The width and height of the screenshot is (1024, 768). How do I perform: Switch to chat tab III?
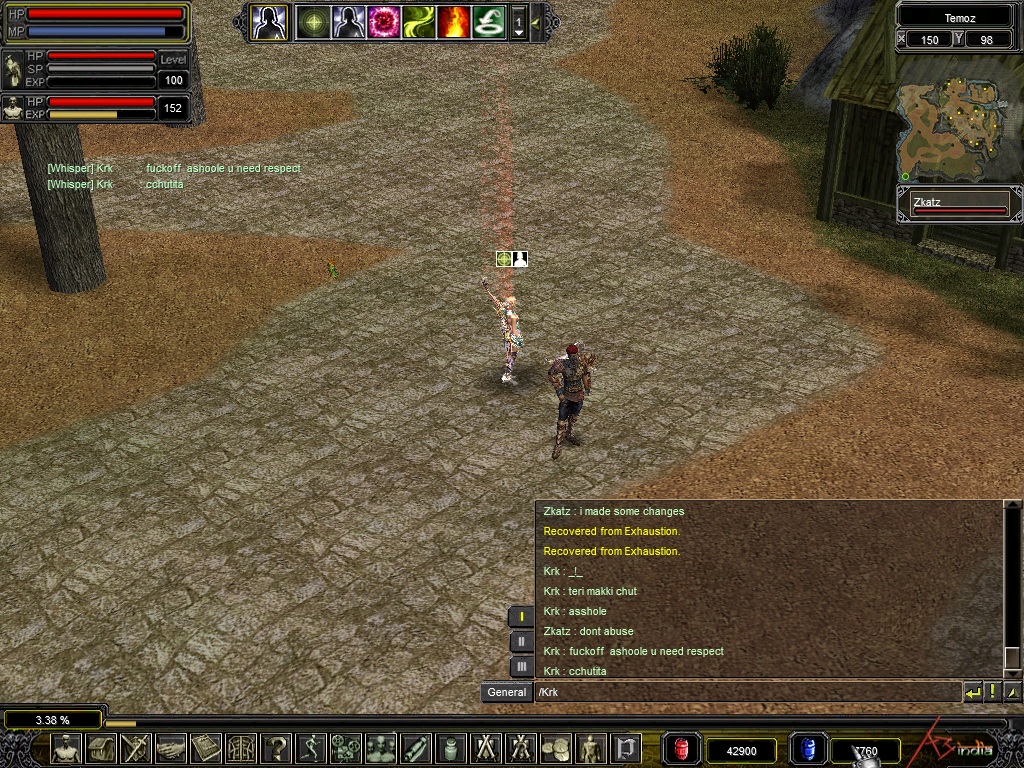point(521,666)
